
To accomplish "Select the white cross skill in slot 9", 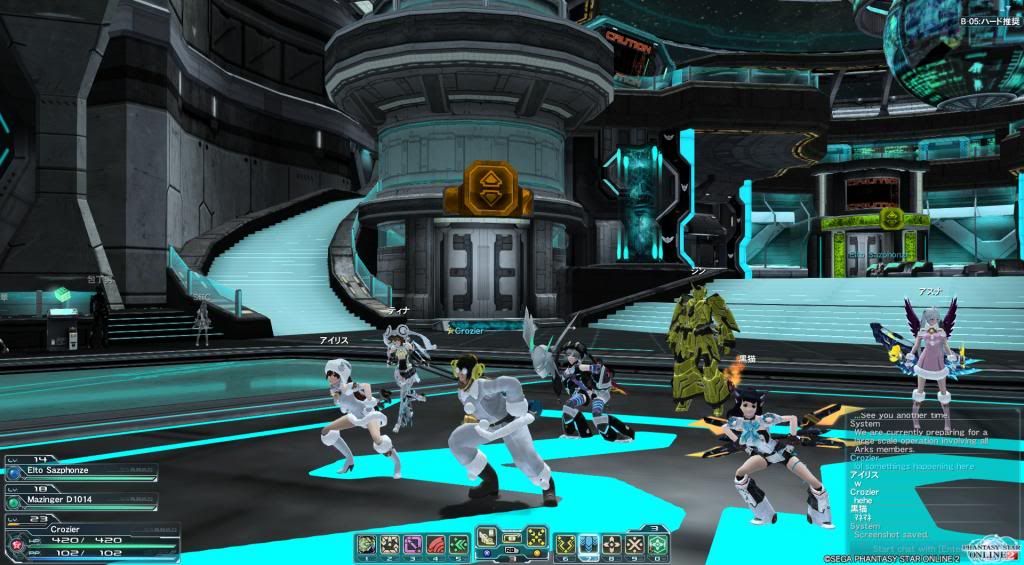I will (x=634, y=545).
